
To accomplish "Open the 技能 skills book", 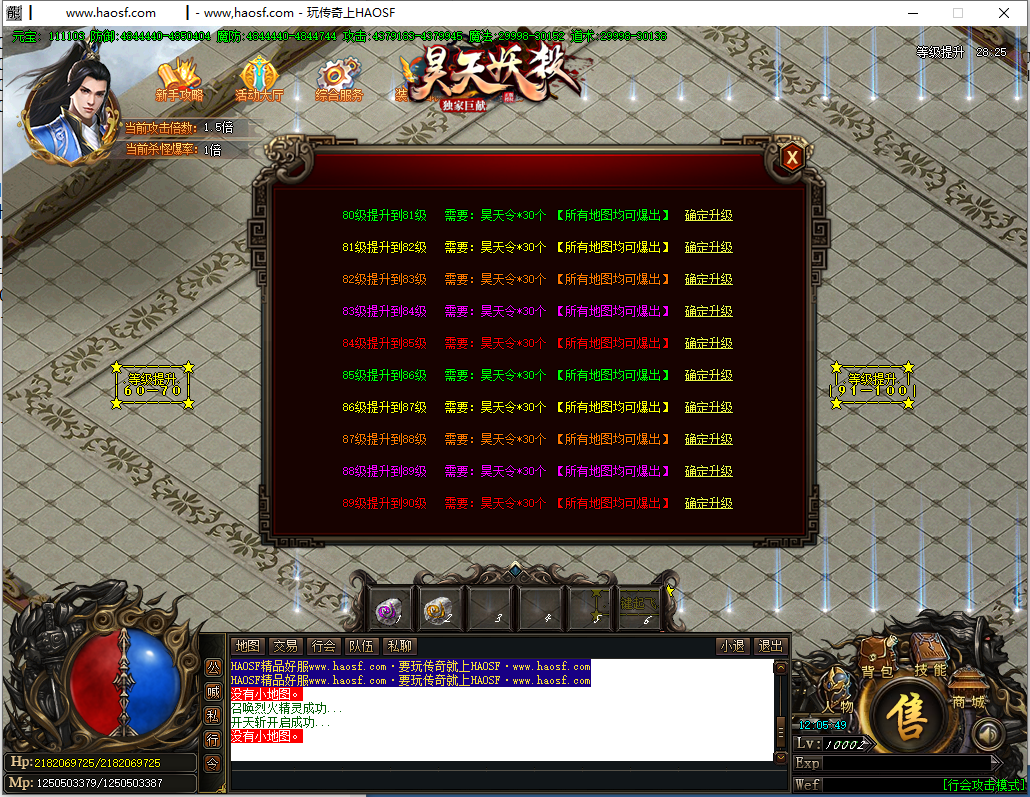I will pos(930,662).
